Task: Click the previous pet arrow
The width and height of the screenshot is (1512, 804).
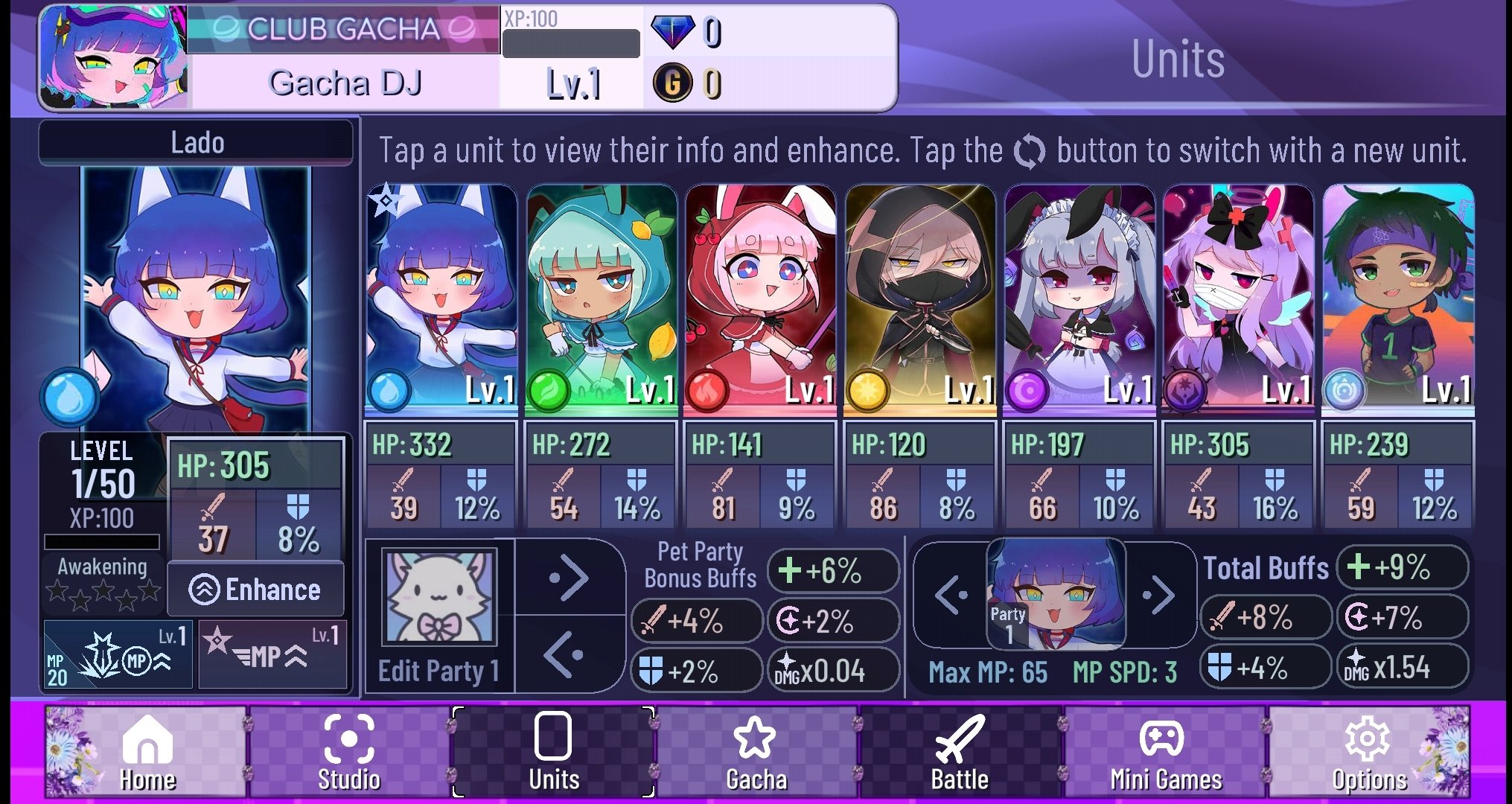Action: (564, 654)
